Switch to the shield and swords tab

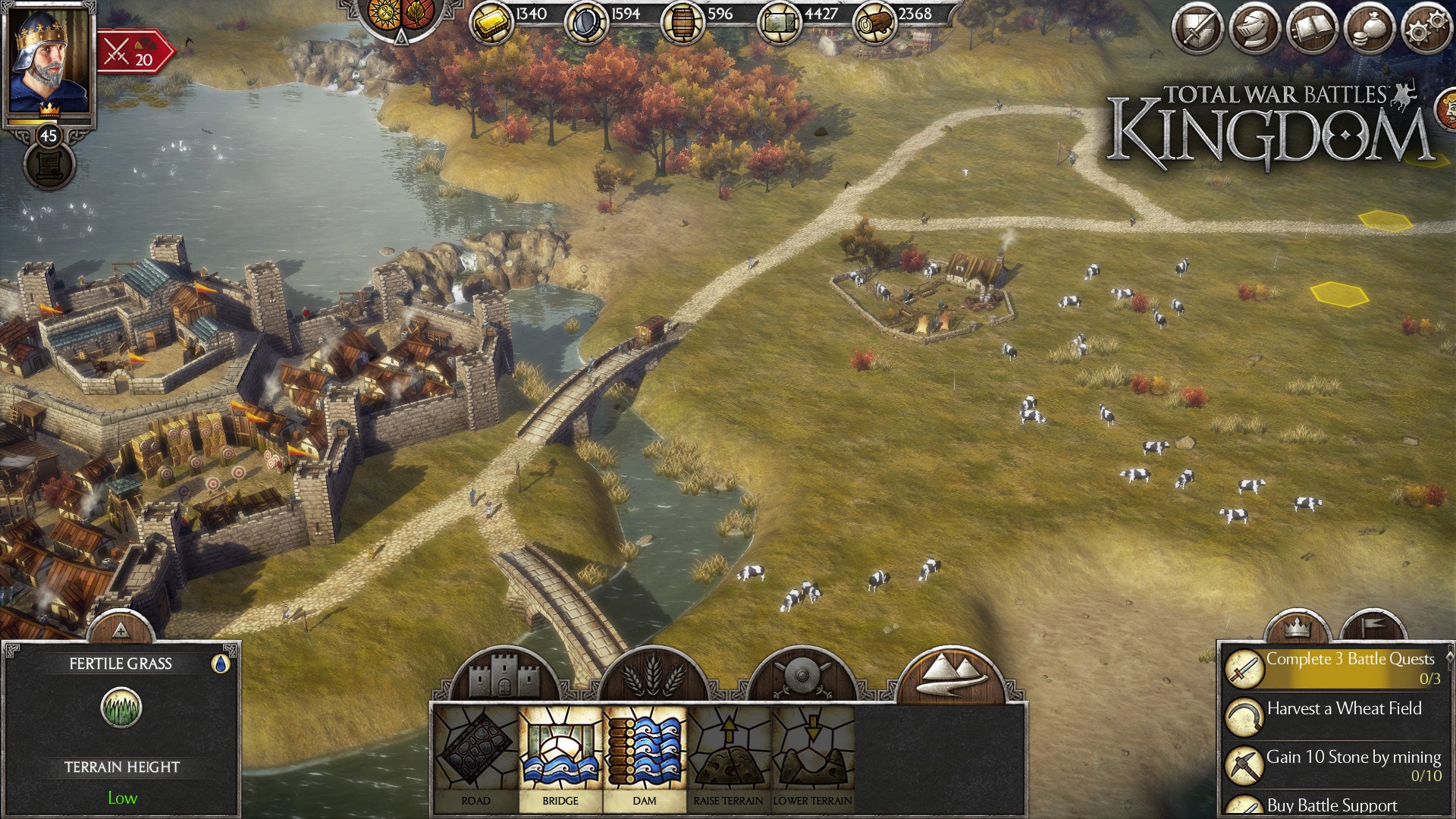coord(801,676)
